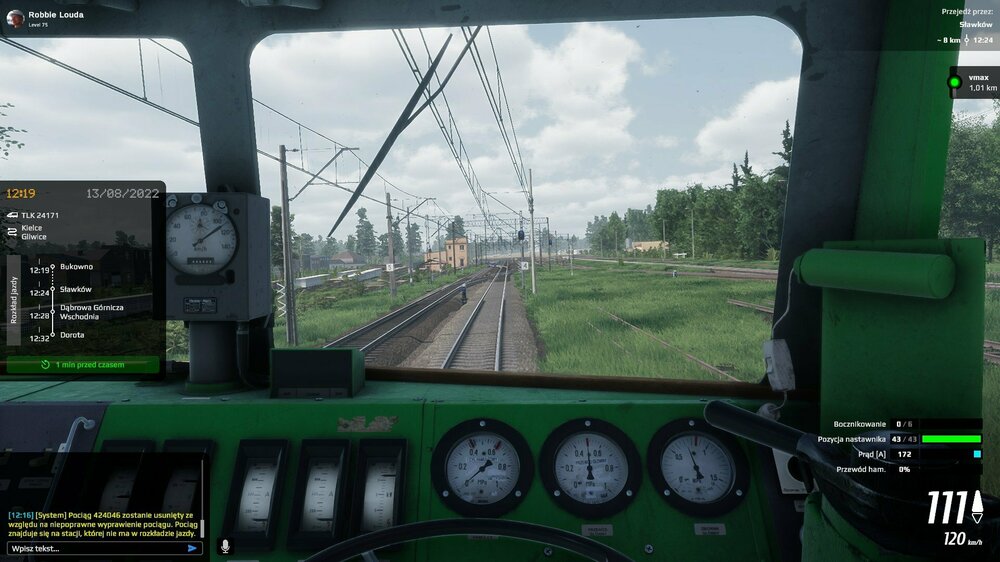Open the Rozkład jazdy timetable tab
The width and height of the screenshot is (1000, 562).
14,300
